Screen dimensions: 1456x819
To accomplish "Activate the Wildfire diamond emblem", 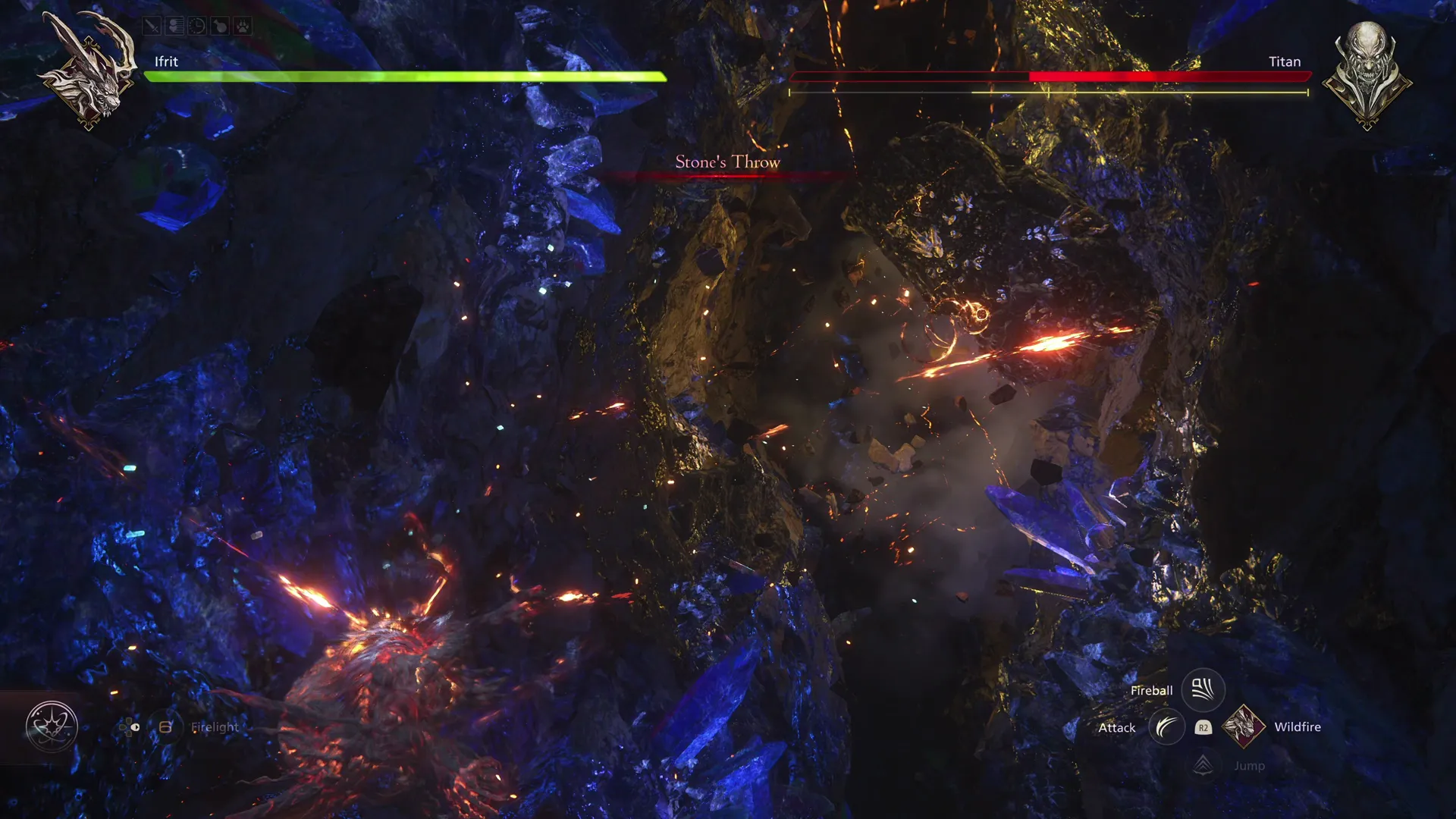I will click(x=1242, y=726).
